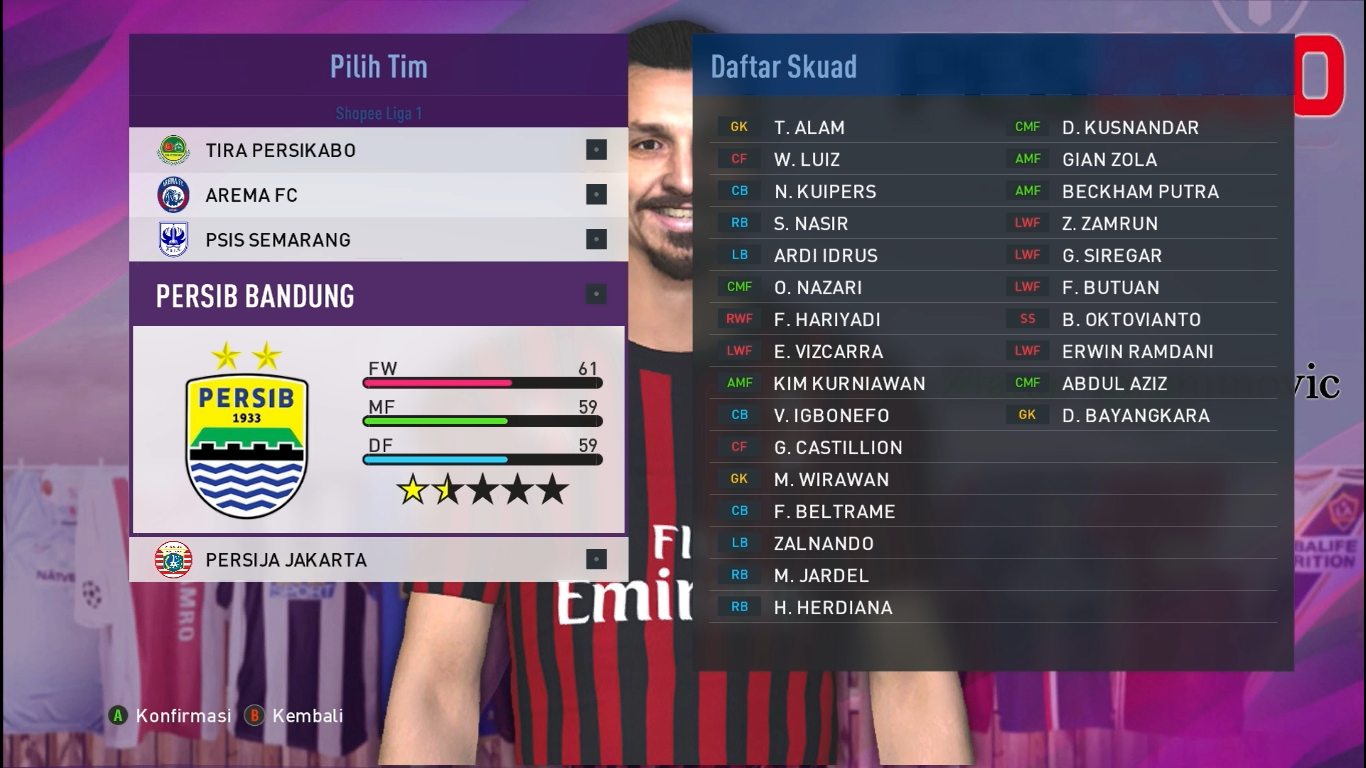The width and height of the screenshot is (1366, 768).
Task: Choose Beckham Putra from the squad list
Action: pyautogui.click(x=1140, y=192)
